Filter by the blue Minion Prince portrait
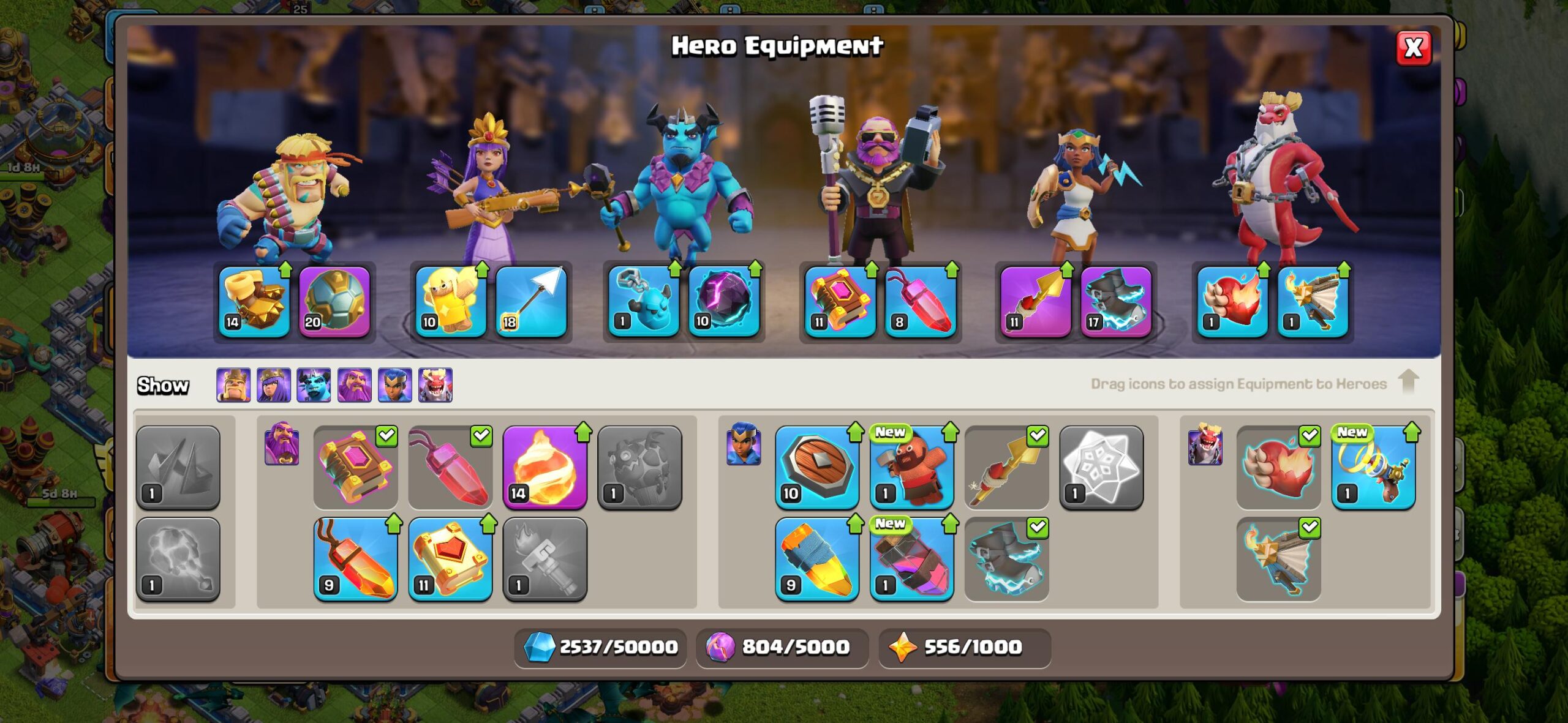 [x=314, y=385]
